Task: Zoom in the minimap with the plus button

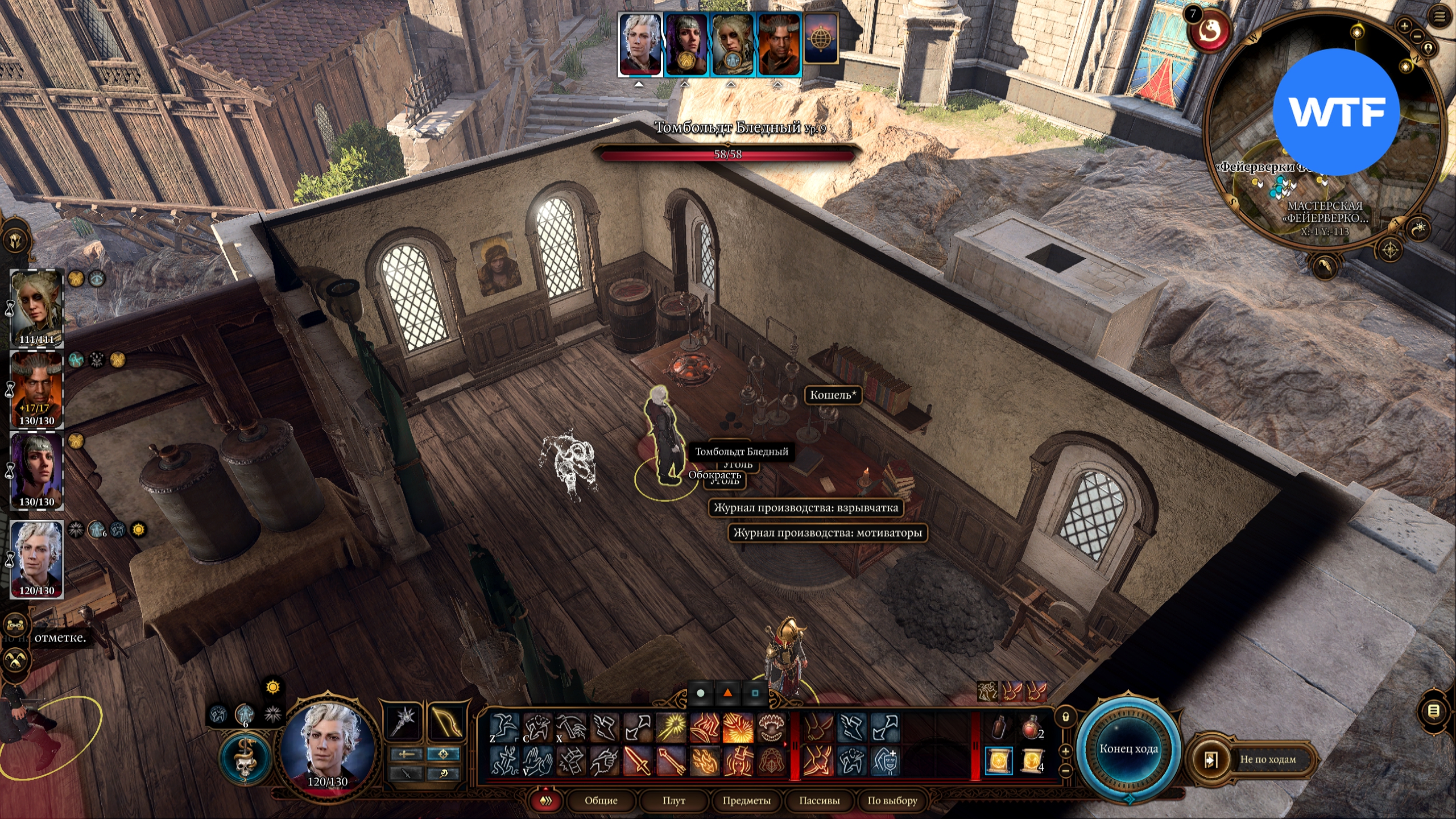Action: pos(1404,26)
